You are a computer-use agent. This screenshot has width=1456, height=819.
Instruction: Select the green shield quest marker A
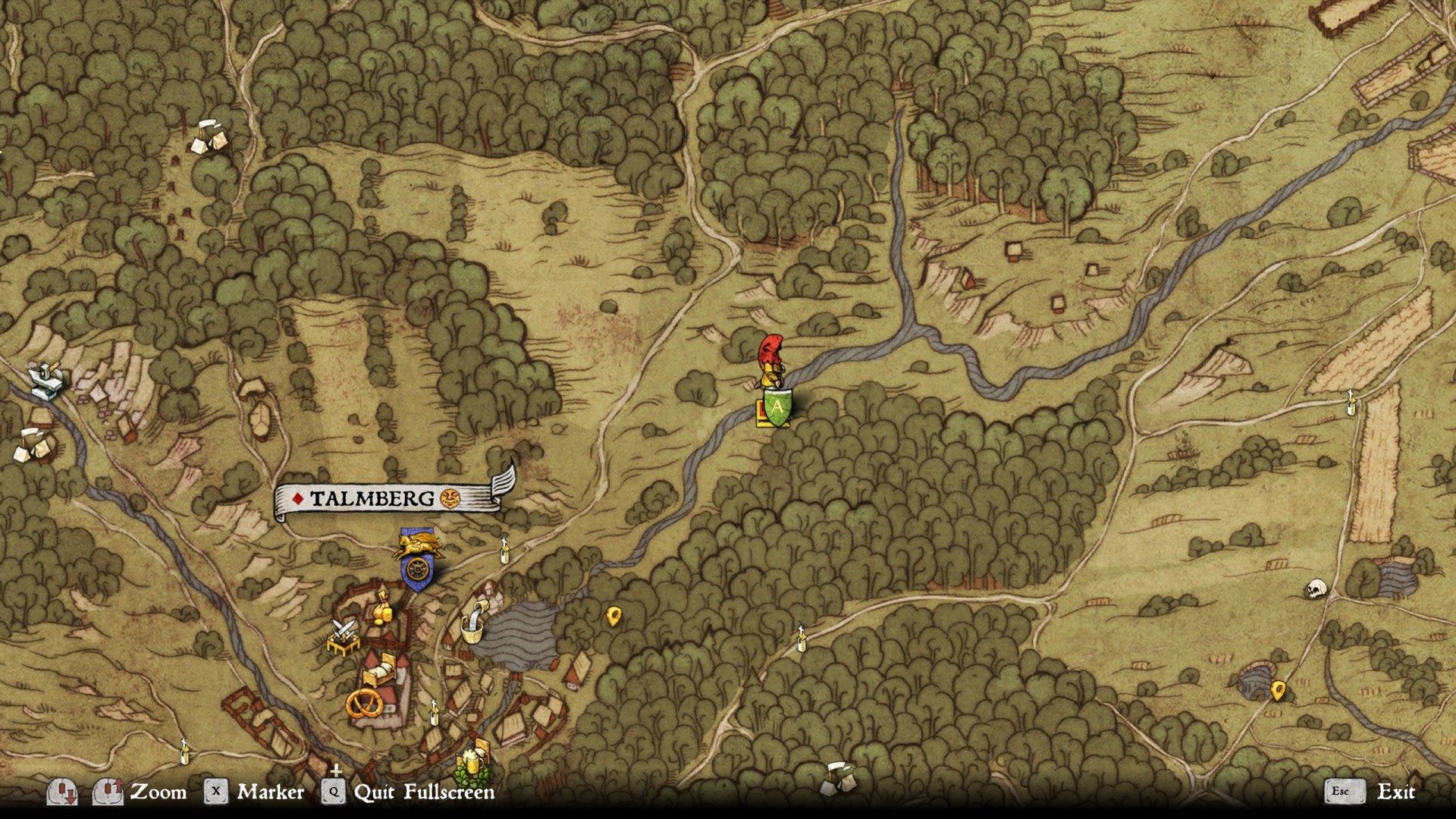(x=777, y=406)
